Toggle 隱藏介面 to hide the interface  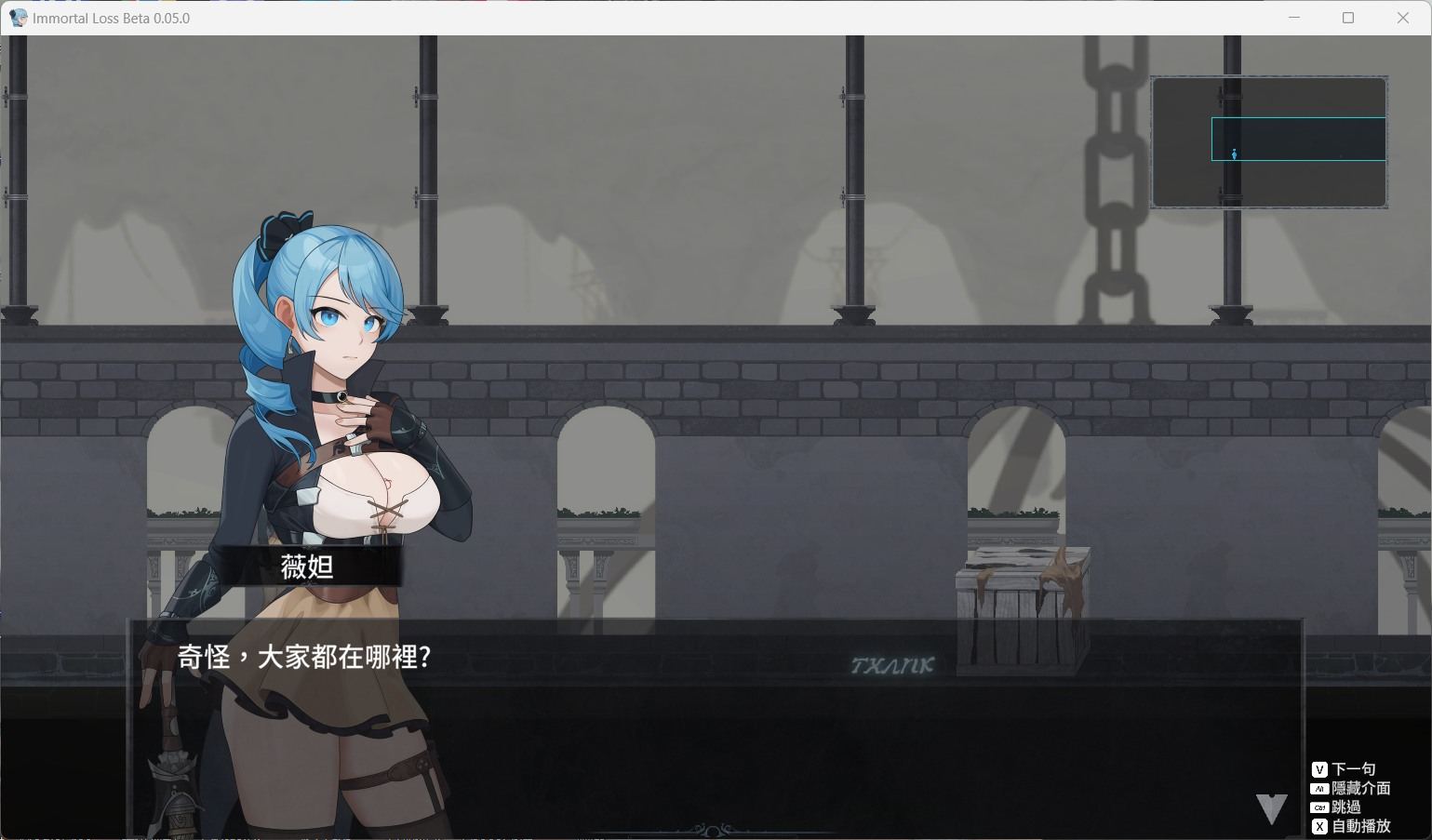point(1358,788)
